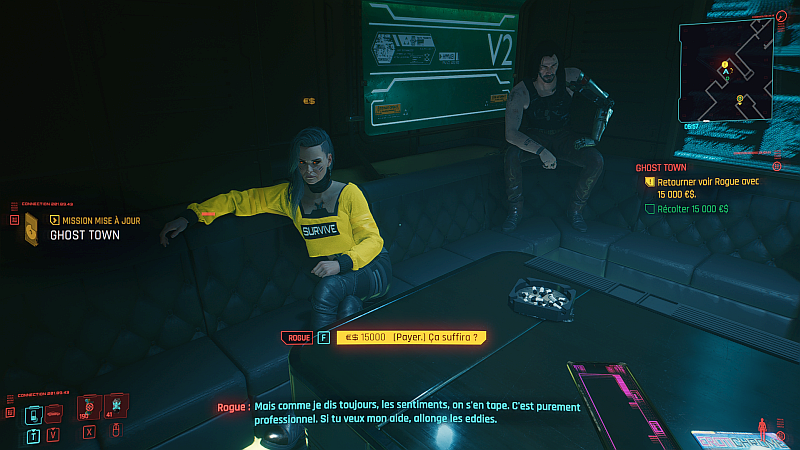Open the phone quick slot icon

[33, 412]
